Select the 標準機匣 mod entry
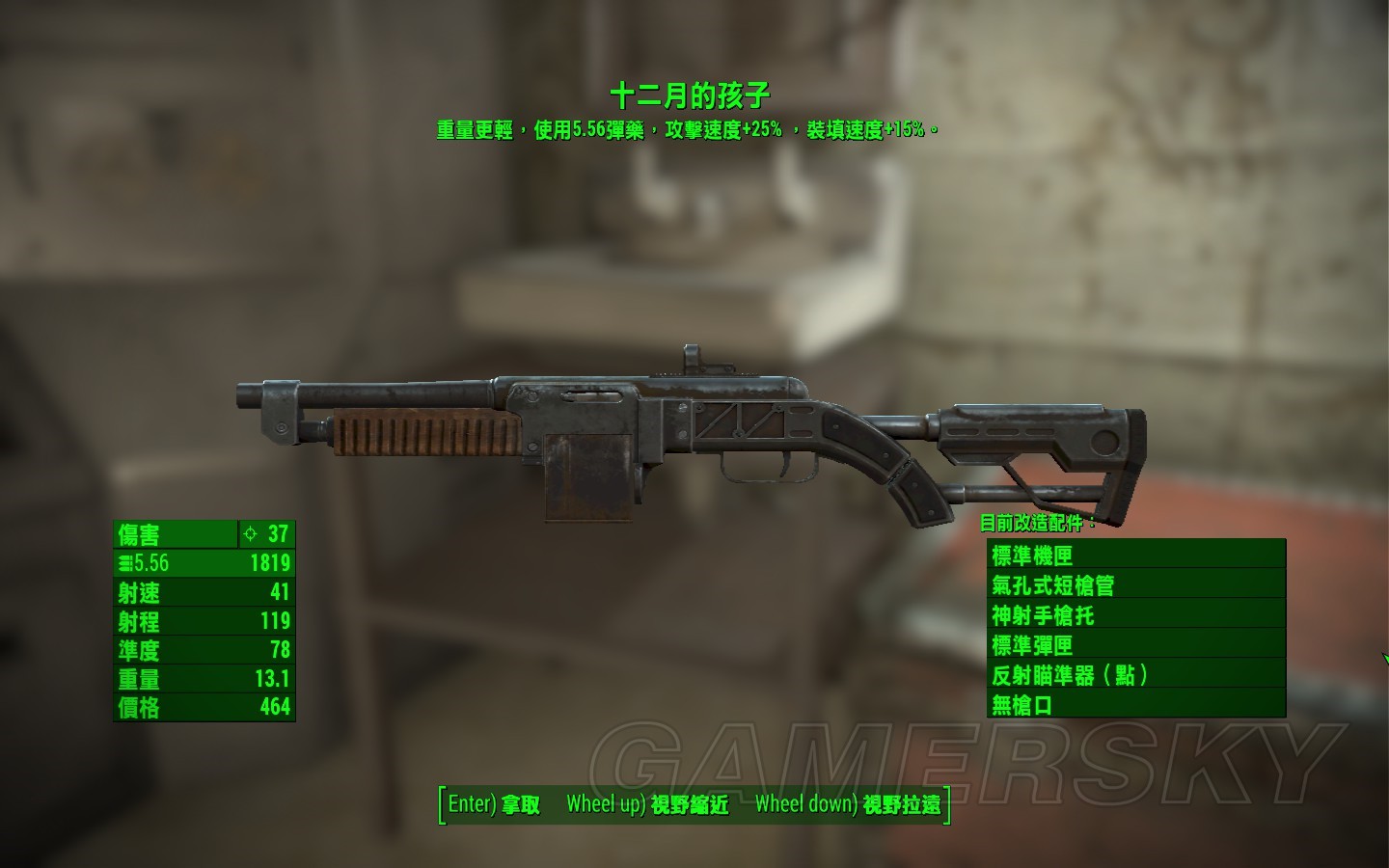1389x868 pixels. [1135, 555]
